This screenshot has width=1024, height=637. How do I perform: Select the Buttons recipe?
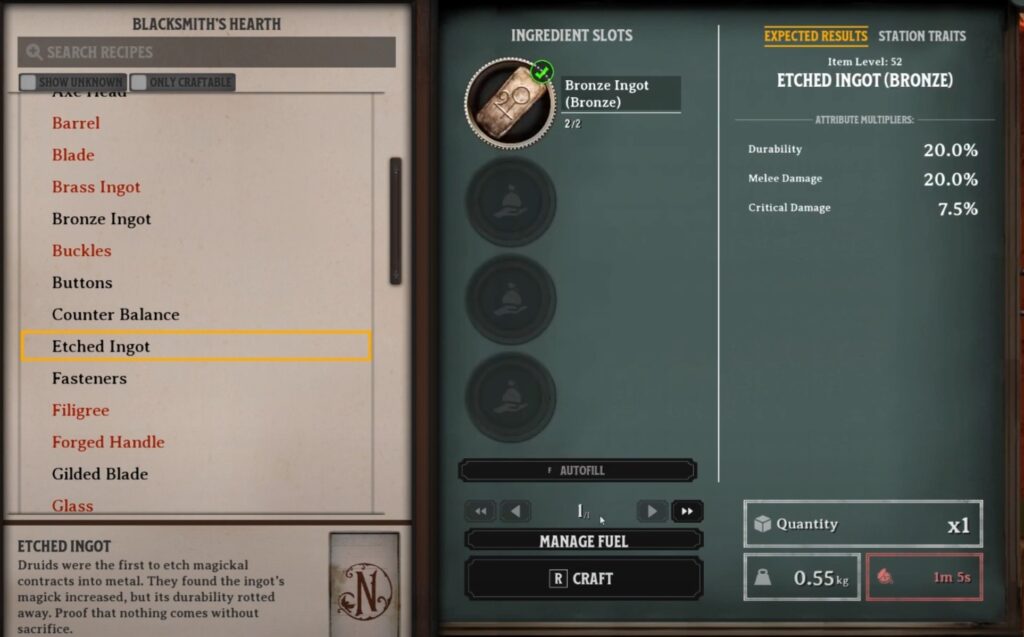[82, 283]
